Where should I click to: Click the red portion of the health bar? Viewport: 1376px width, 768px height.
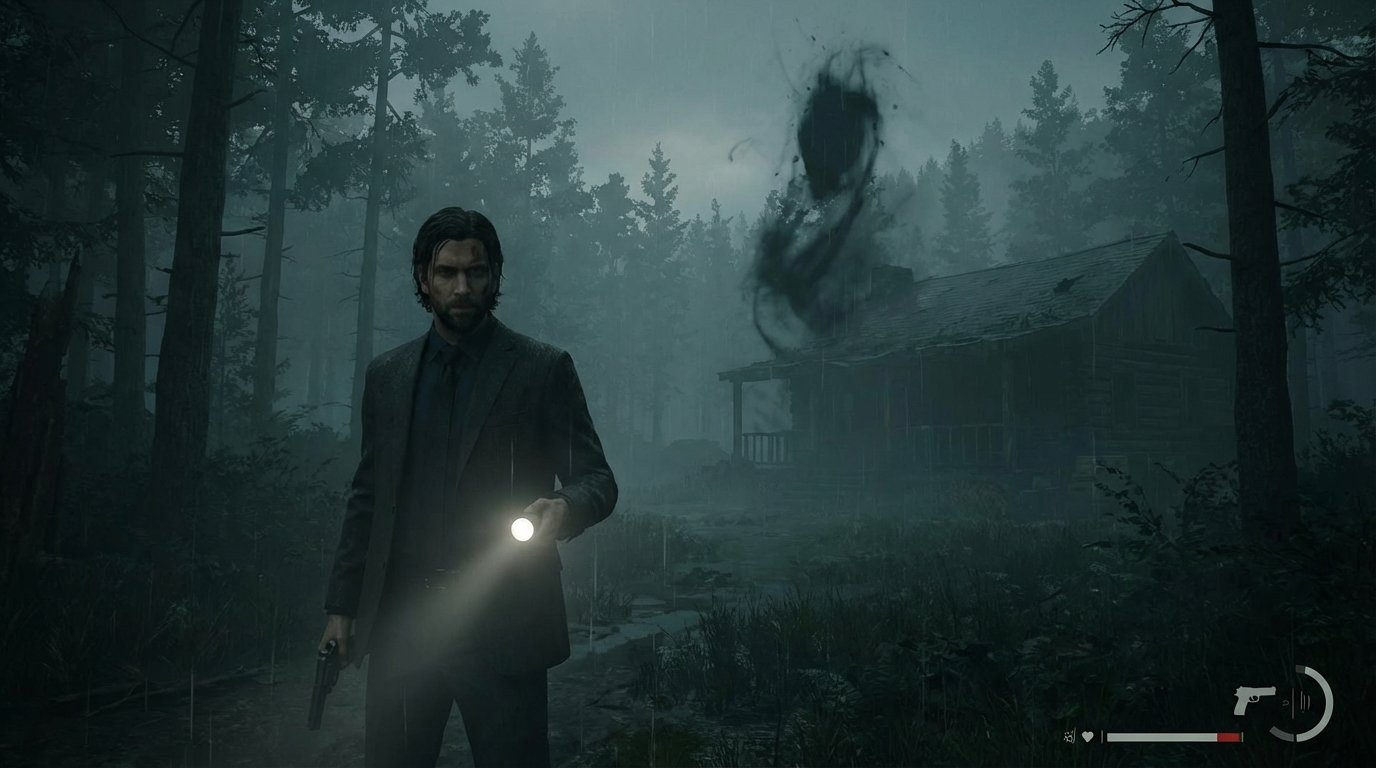point(1227,736)
